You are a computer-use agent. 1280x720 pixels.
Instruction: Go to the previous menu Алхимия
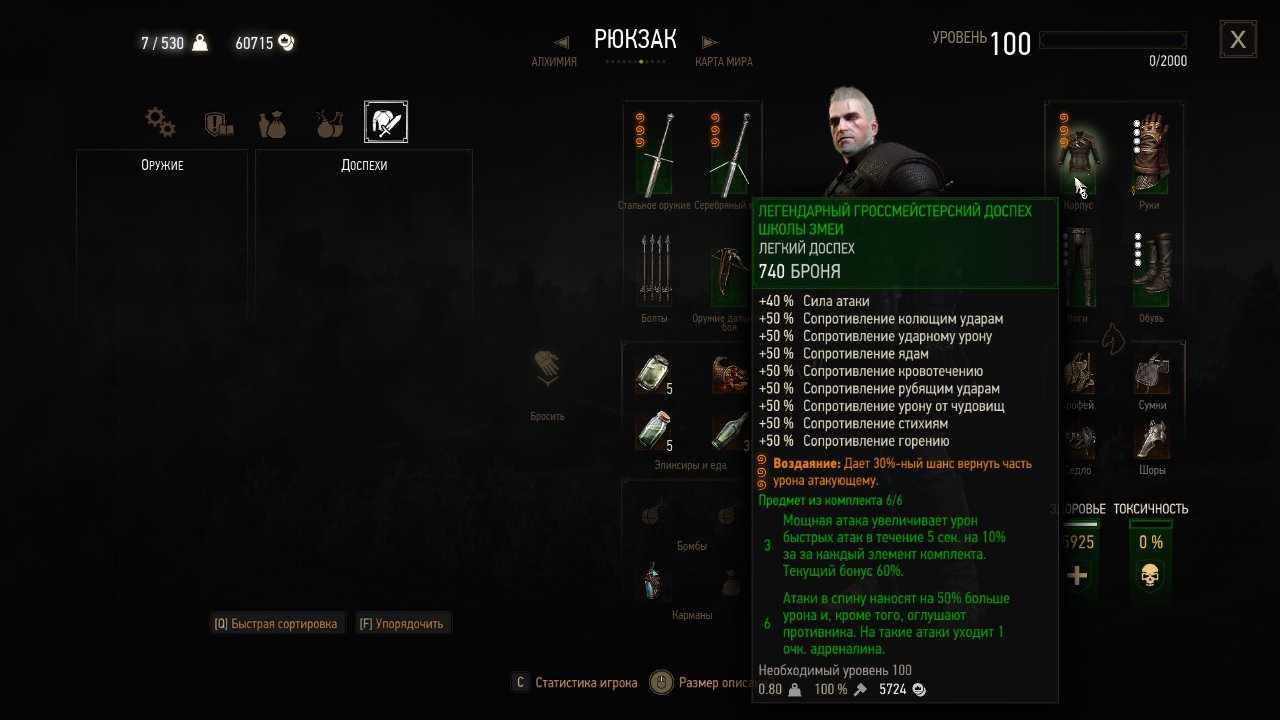pos(556,51)
